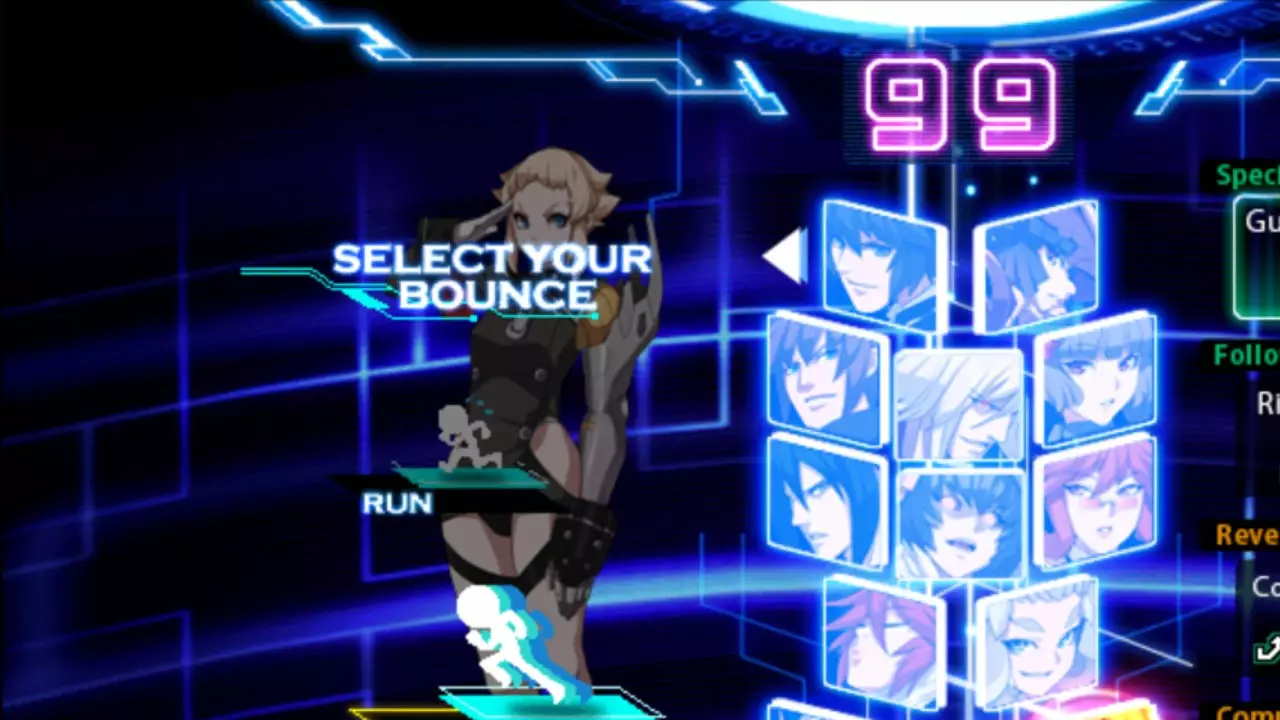The width and height of the screenshot is (1280, 720).
Task: Click the small running silhouette above the RUN label
Action: (465, 435)
